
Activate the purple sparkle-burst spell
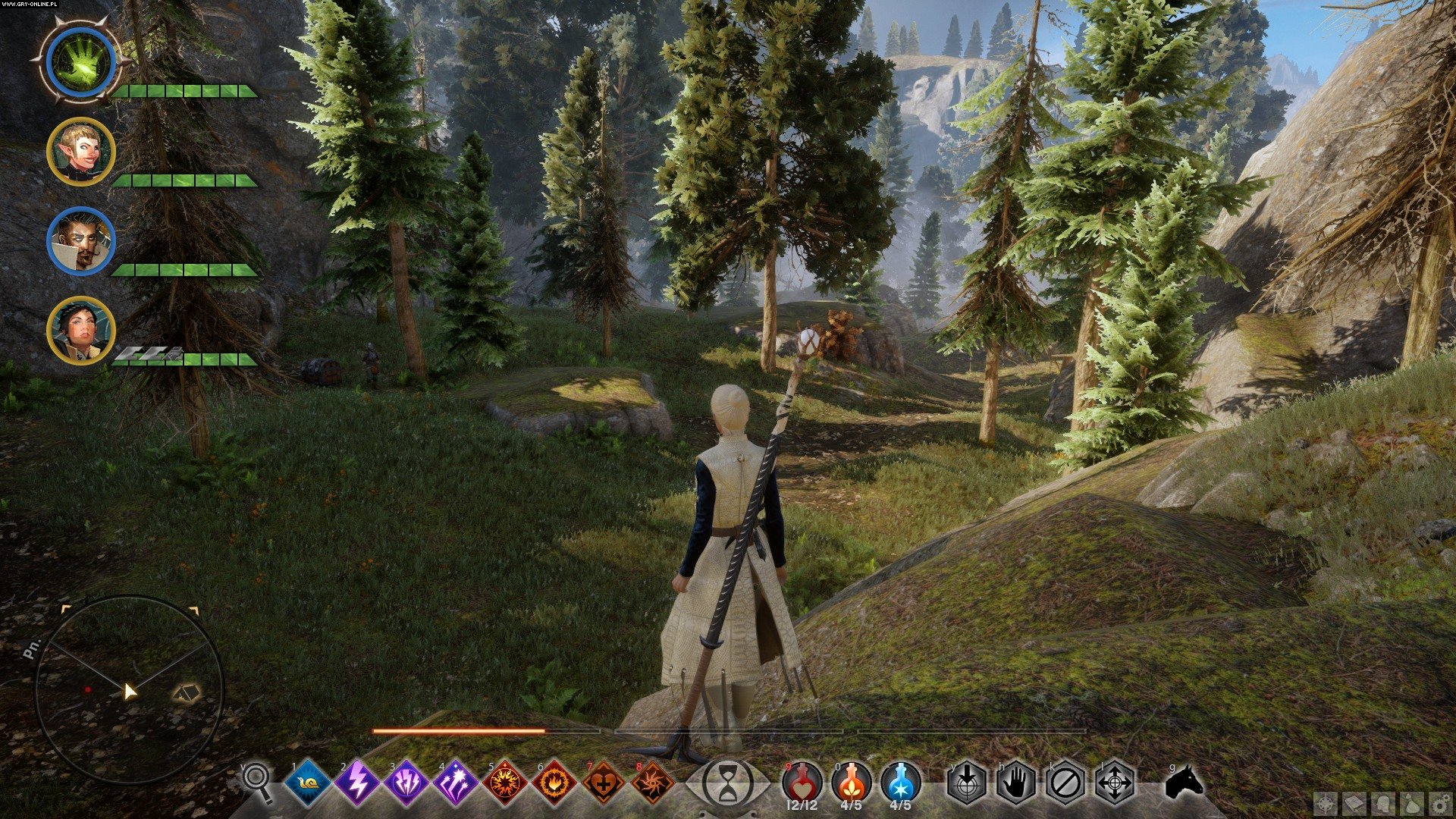click(x=456, y=782)
